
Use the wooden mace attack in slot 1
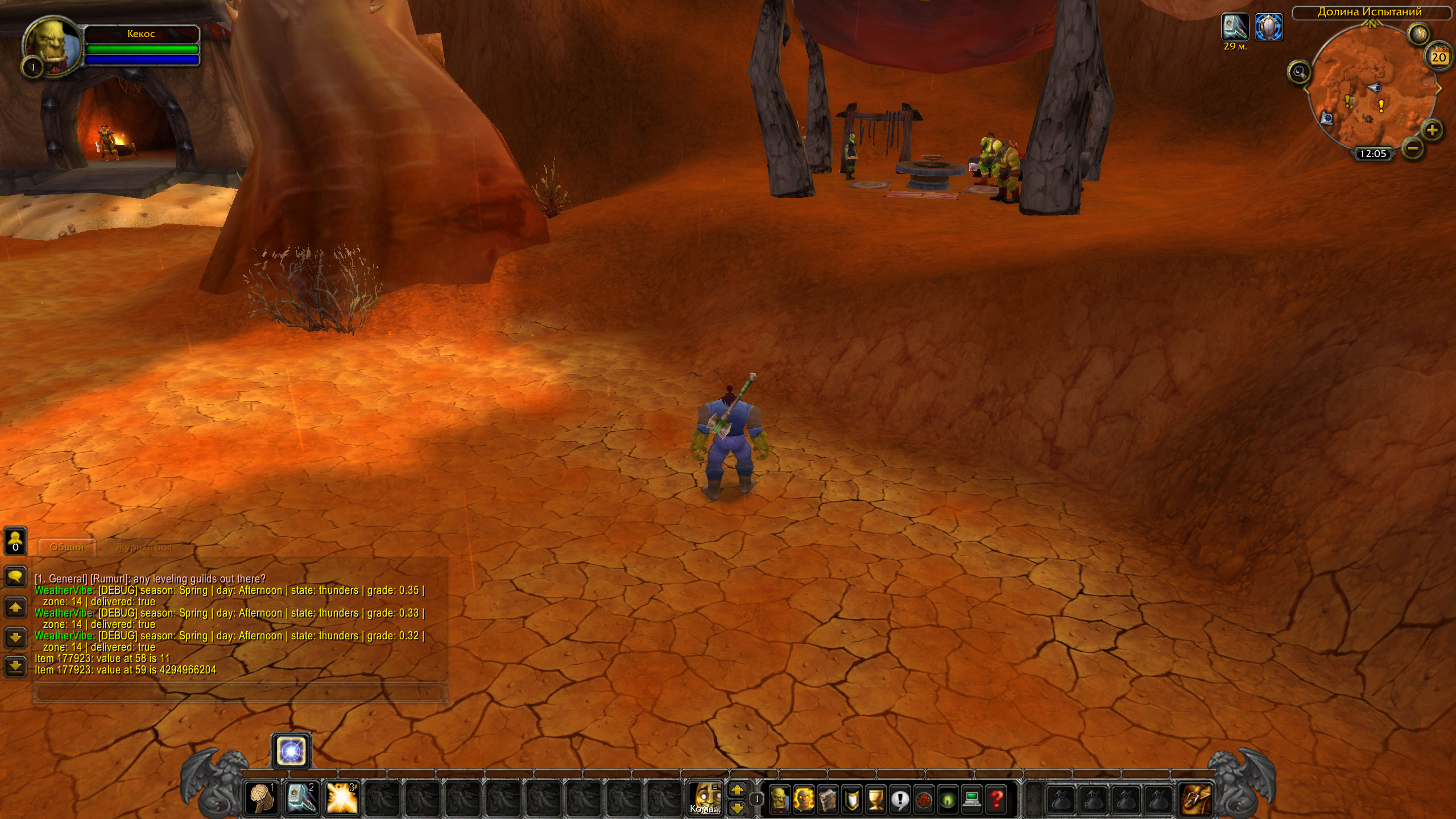click(x=262, y=797)
